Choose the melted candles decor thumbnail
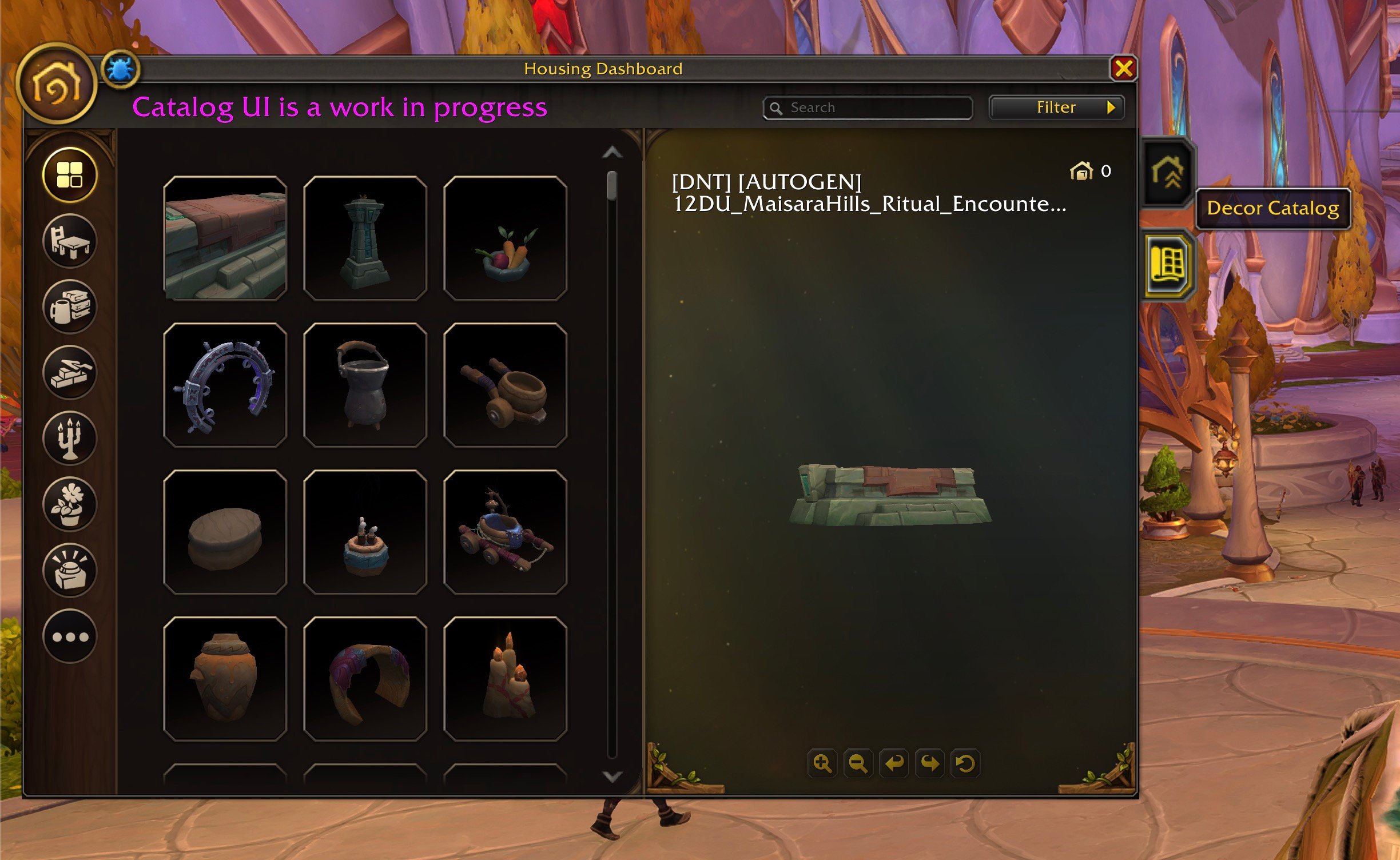This screenshot has height=860, width=1400. pos(505,678)
